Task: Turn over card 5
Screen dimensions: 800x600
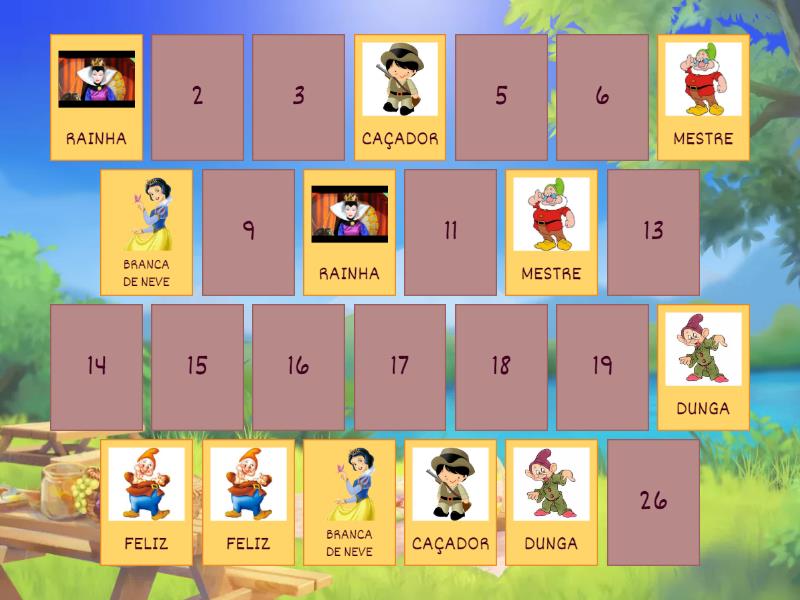Action: tap(501, 97)
